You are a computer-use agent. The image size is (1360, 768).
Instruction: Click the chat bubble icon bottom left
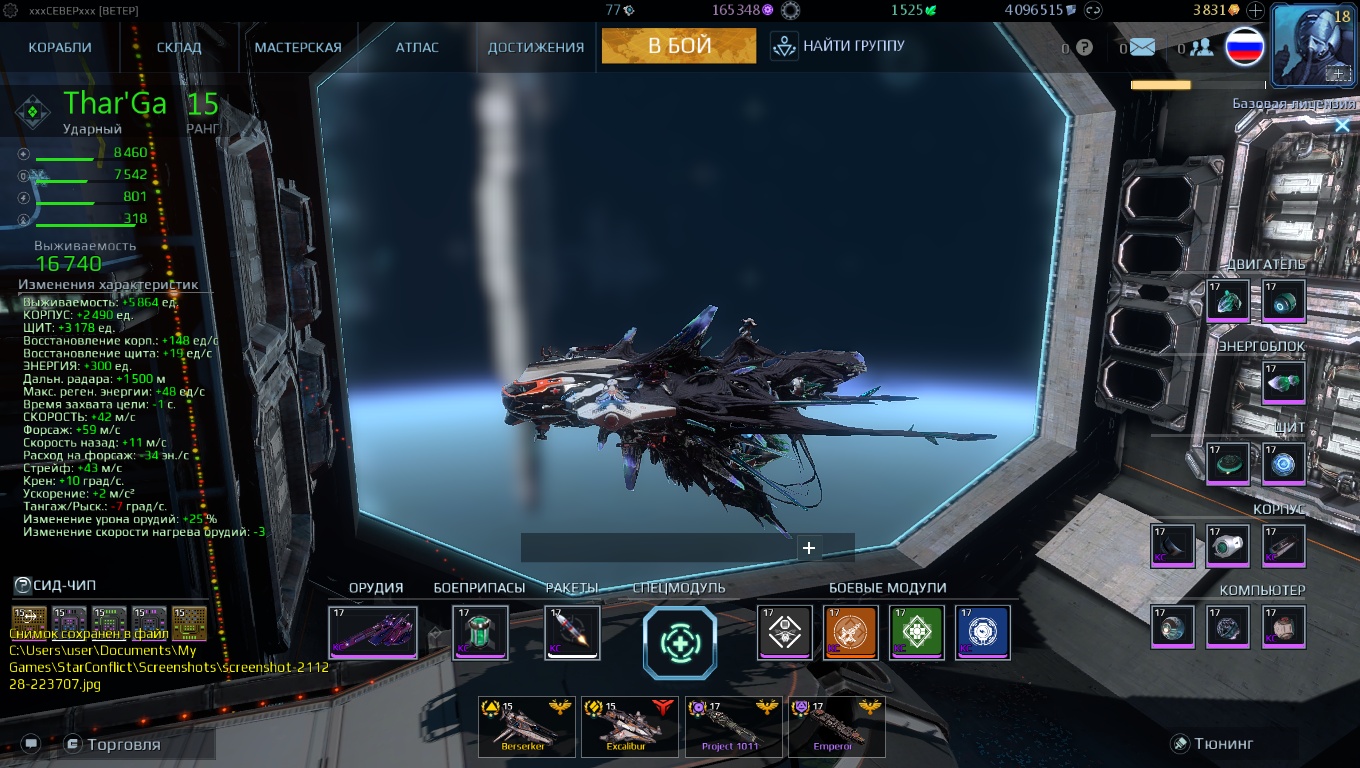point(31,743)
